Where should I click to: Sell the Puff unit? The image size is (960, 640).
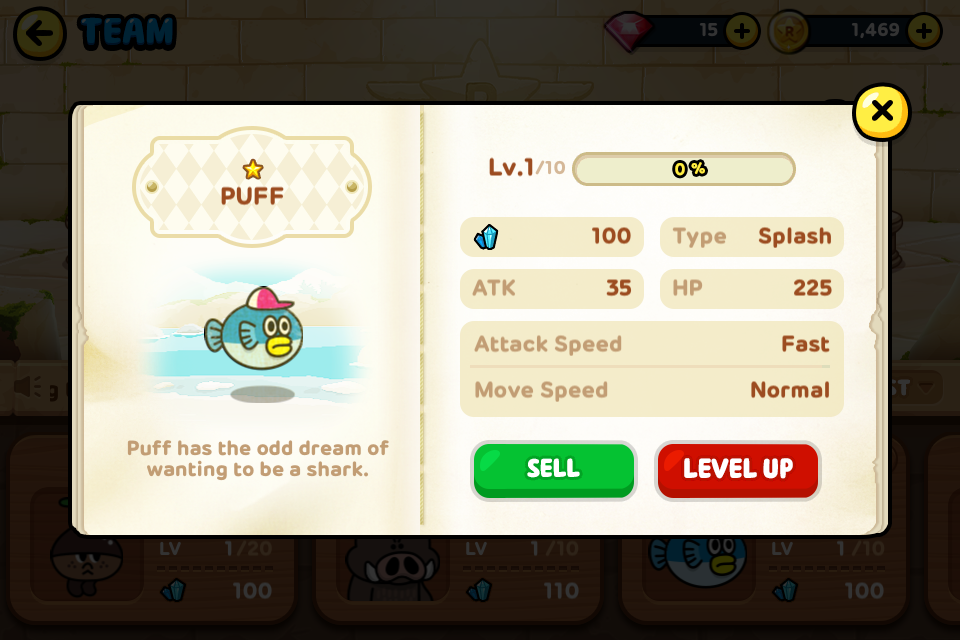point(553,470)
